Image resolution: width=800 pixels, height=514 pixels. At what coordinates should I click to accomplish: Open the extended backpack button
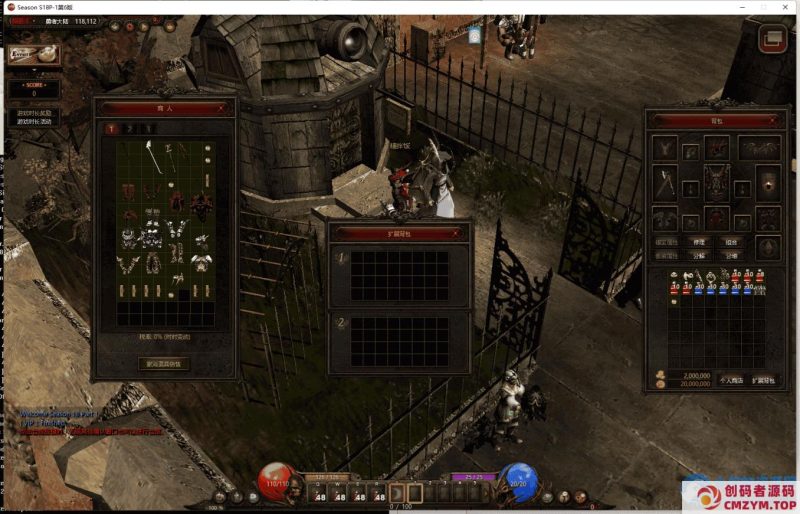tap(763, 380)
